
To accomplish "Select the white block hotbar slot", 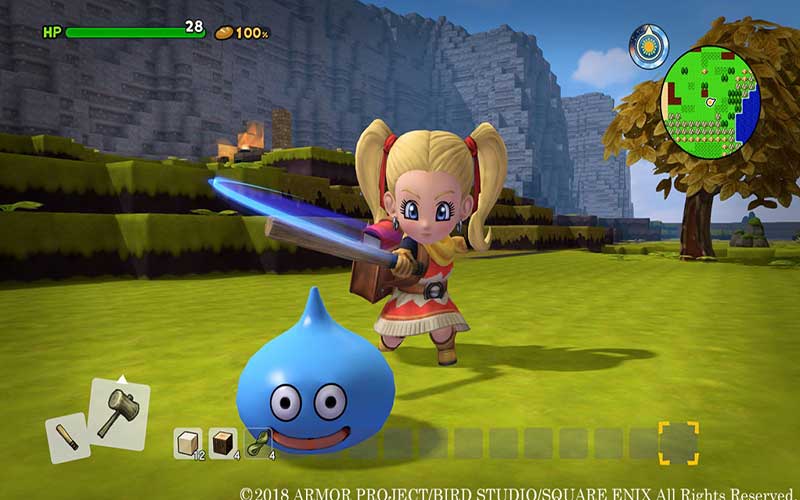I will pyautogui.click(x=188, y=442).
